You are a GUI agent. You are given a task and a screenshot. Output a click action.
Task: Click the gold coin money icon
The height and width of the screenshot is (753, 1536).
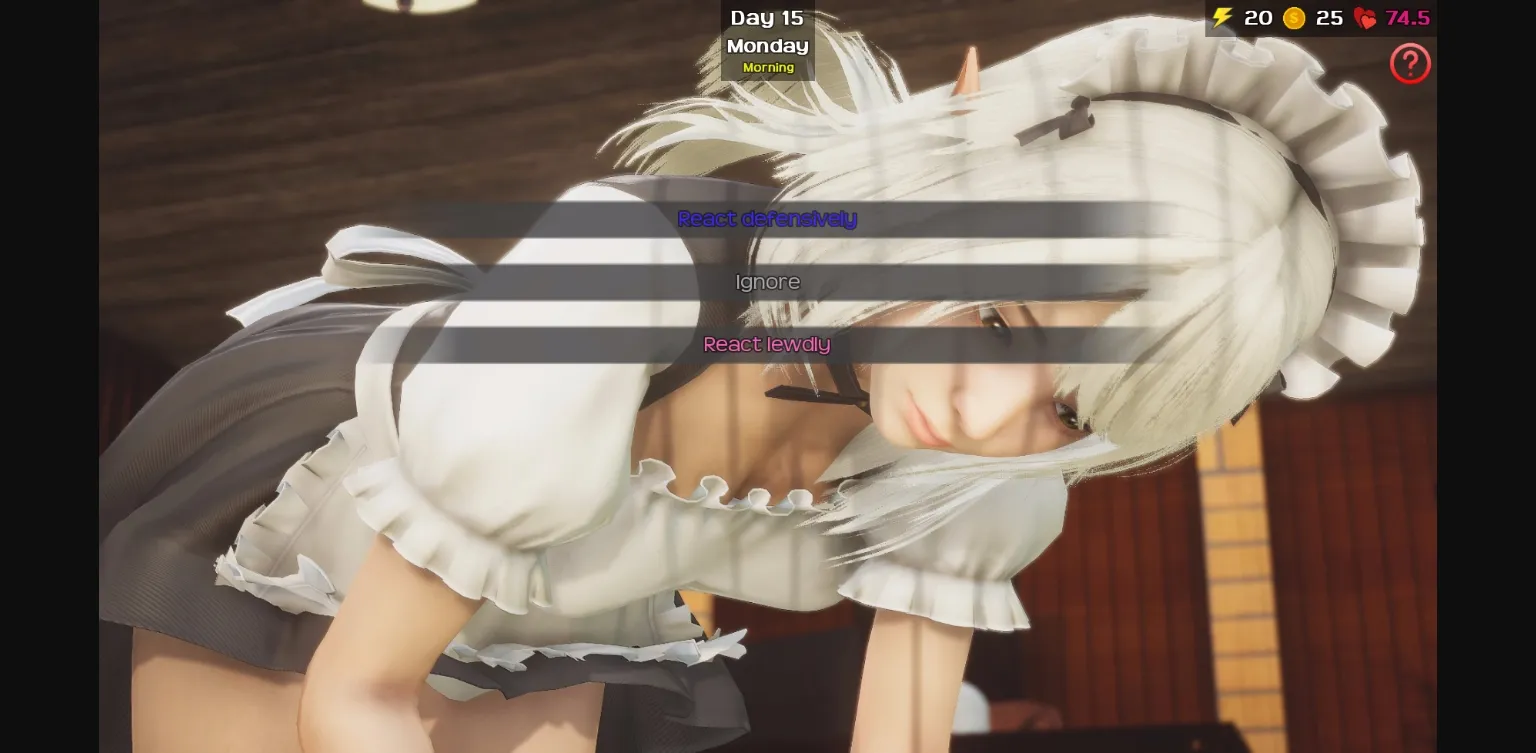(1294, 18)
